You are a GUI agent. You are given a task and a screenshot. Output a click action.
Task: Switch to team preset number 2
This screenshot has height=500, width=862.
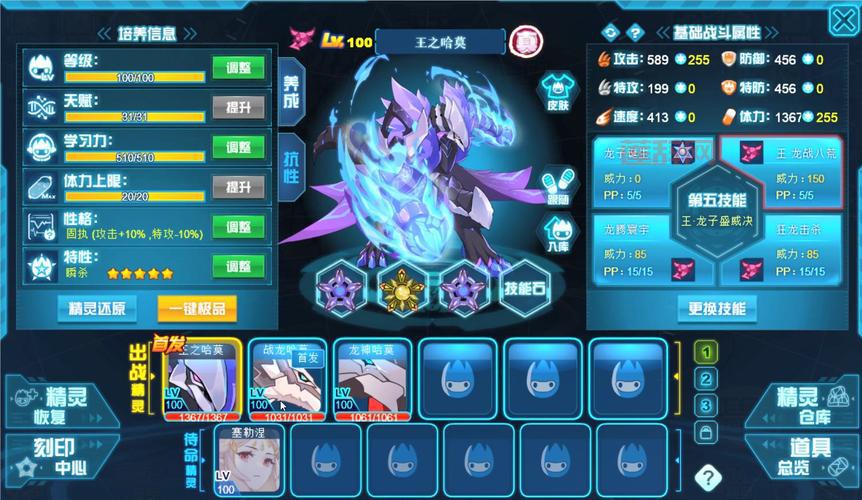click(x=707, y=379)
